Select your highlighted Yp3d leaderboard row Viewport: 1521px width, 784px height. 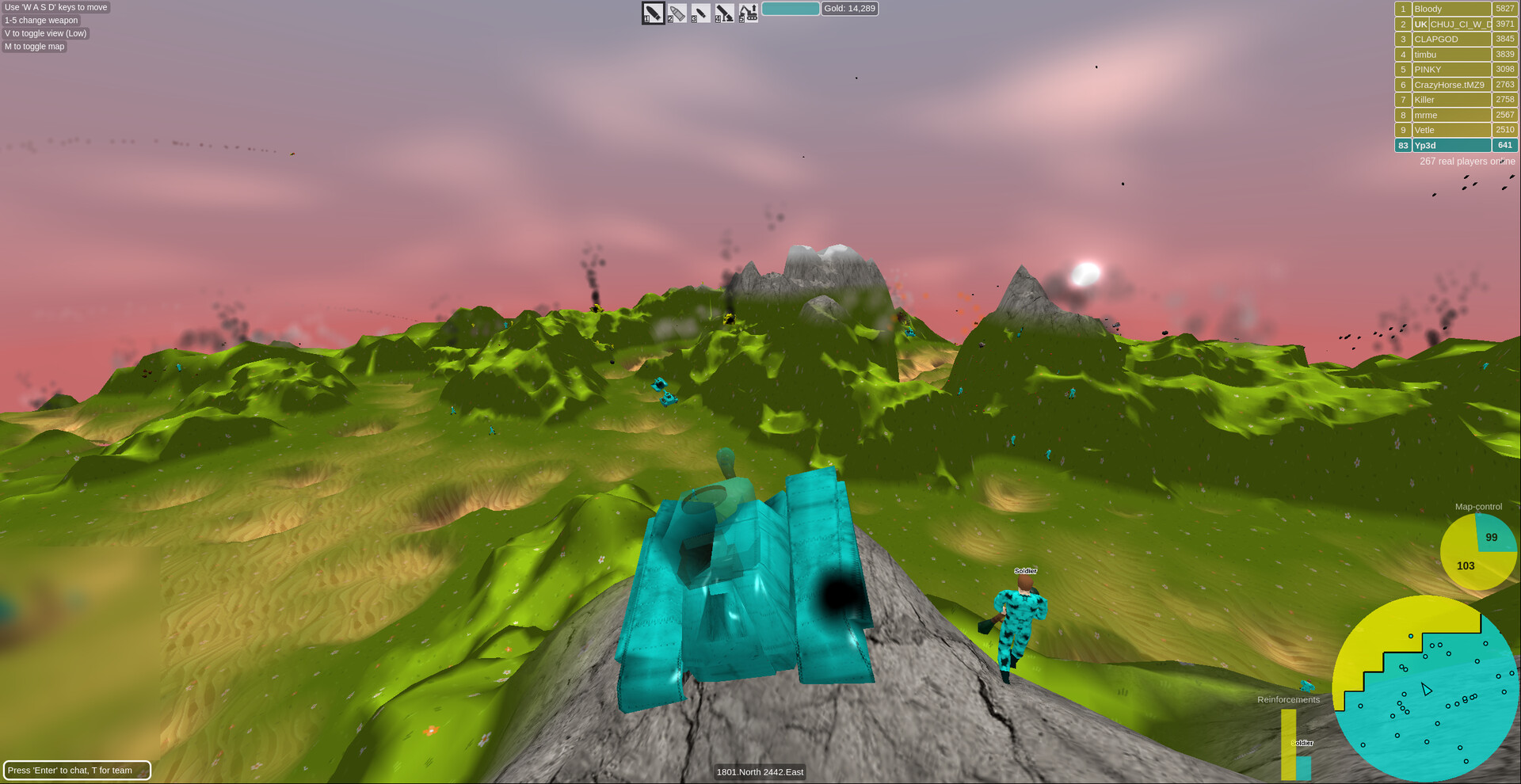(1451, 145)
